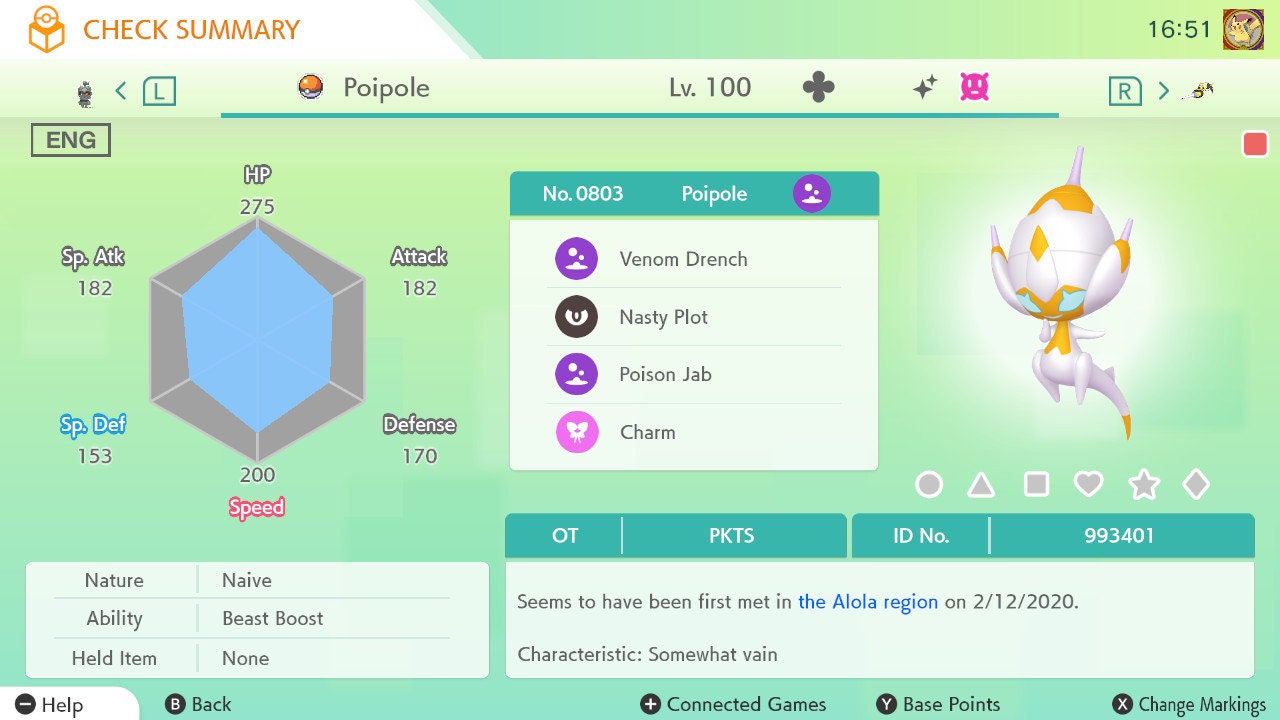Toggle the heart marking
Viewport: 1280px width, 720px height.
coord(1088,485)
